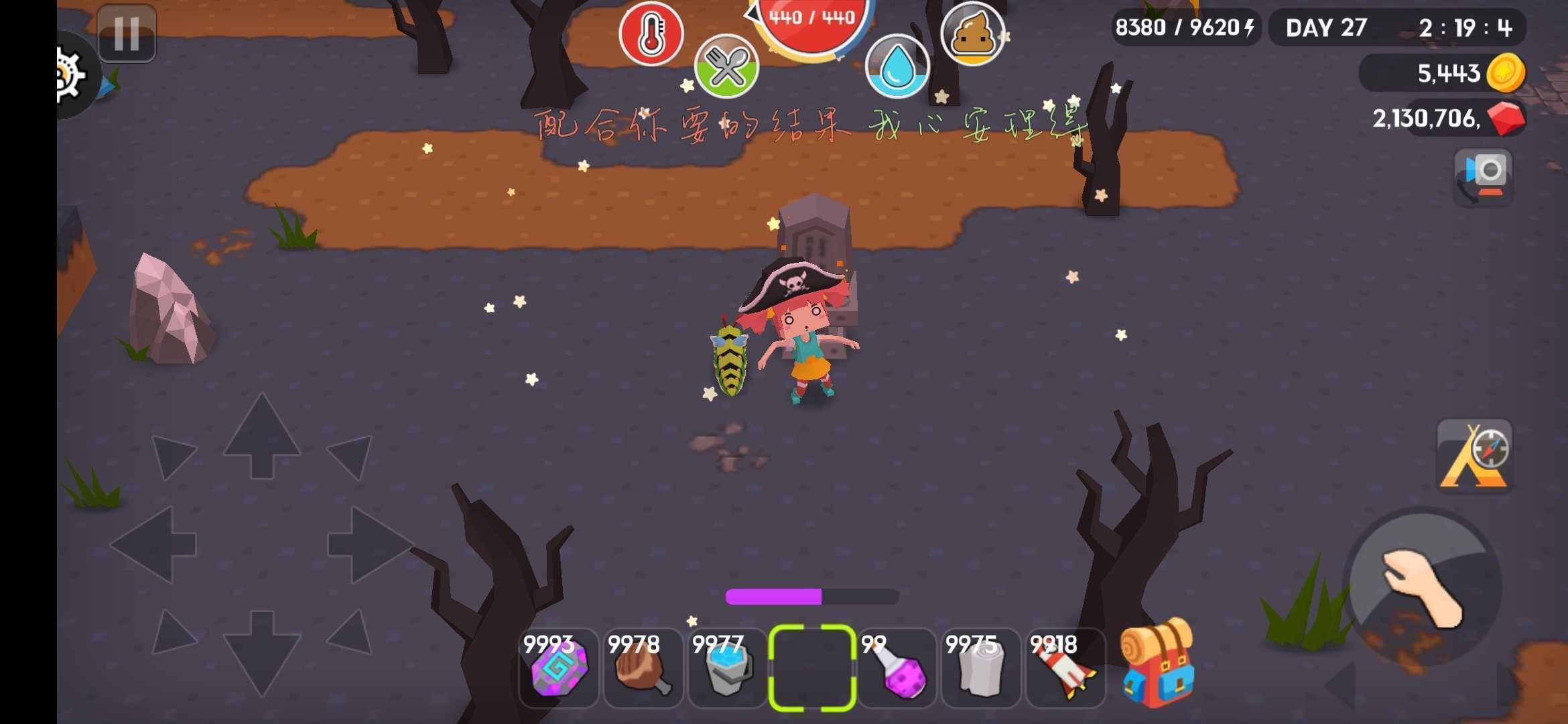This screenshot has width=1568, height=724.
Task: Tap the thermometer temperature status icon
Action: pos(651,34)
